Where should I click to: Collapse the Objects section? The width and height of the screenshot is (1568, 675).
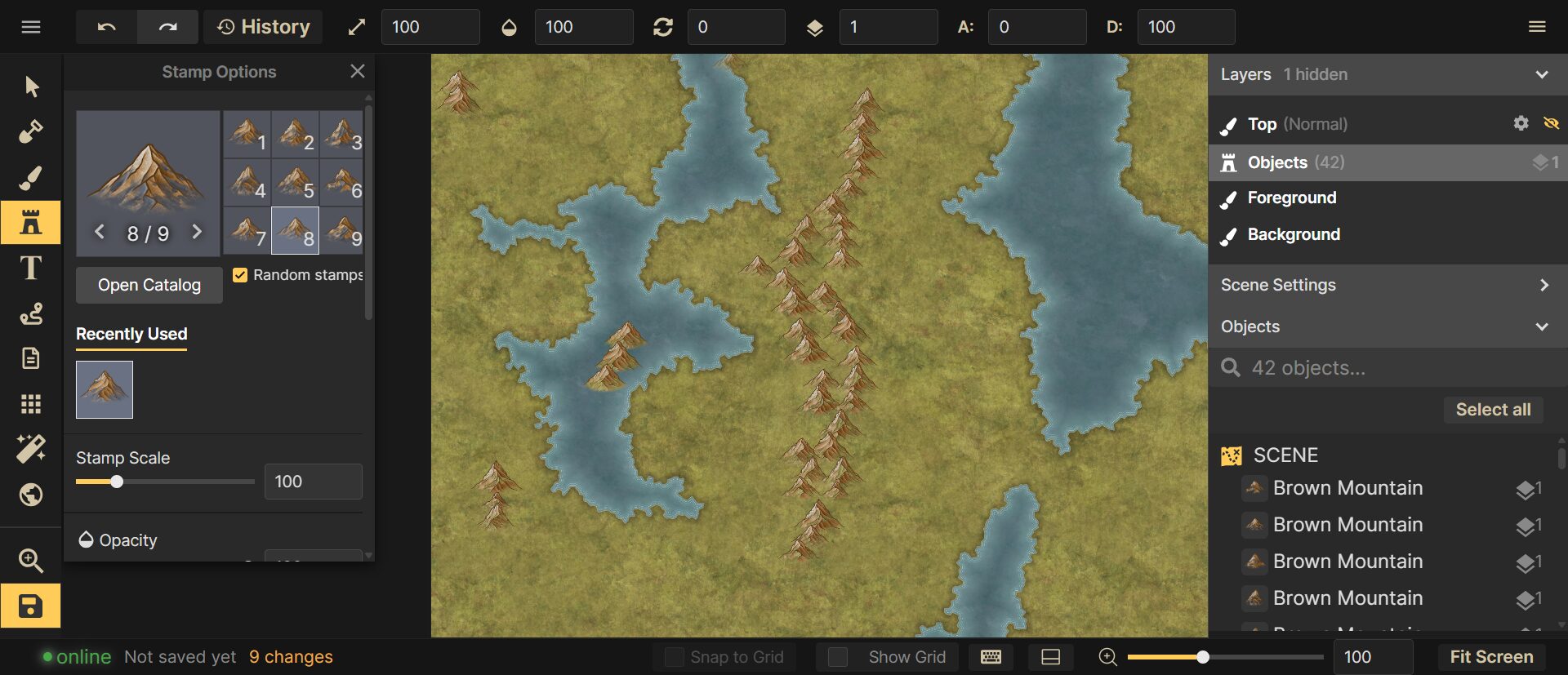[1543, 326]
